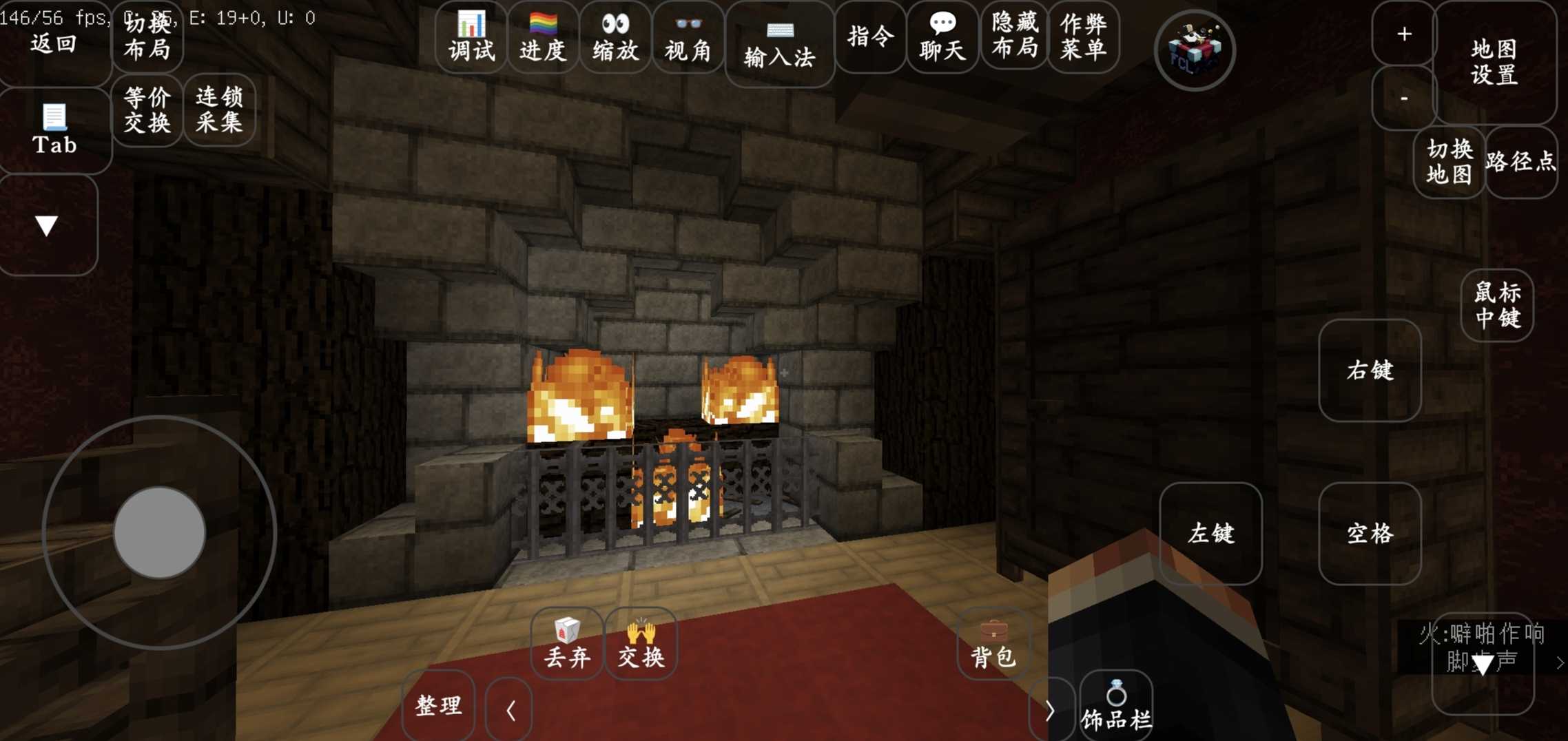Open the Tab player list
1568x741 pixels.
click(x=54, y=129)
